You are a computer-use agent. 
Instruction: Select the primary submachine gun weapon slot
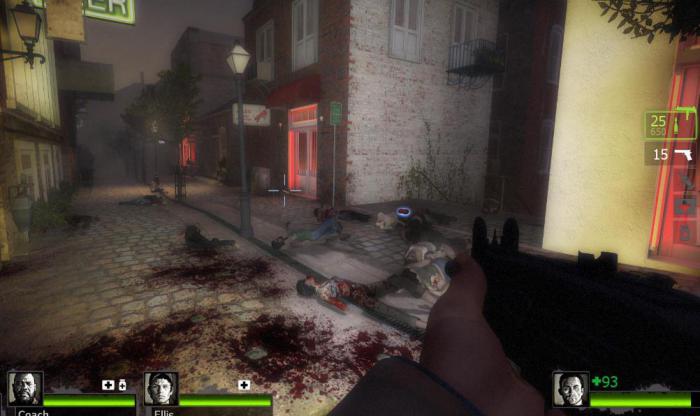point(670,124)
